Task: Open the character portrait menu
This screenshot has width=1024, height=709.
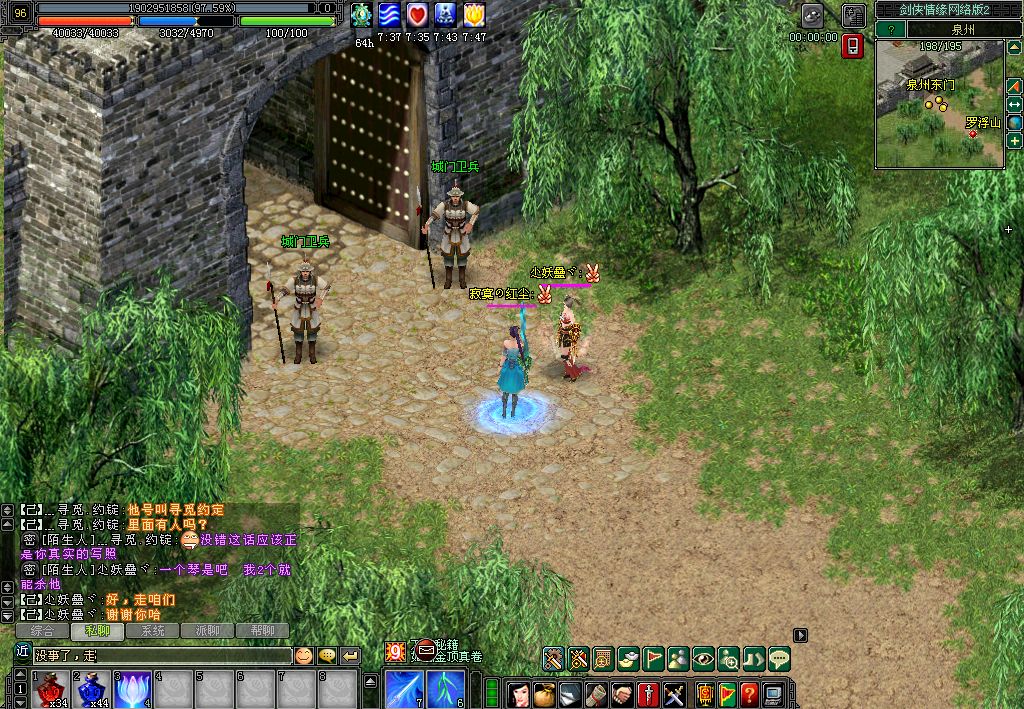Action: pos(518,693)
